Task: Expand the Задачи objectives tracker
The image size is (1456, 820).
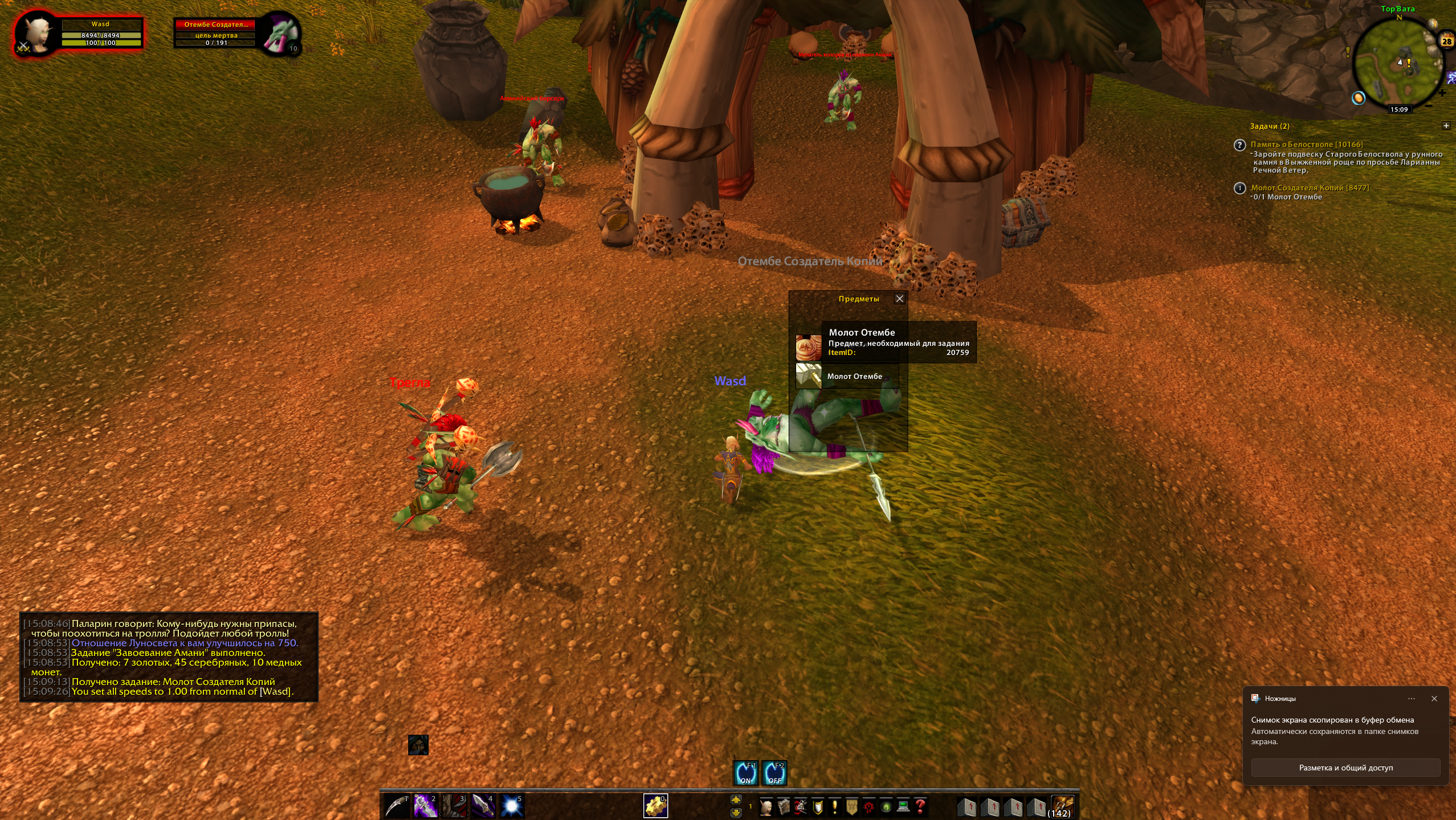Action: pyautogui.click(x=1446, y=126)
